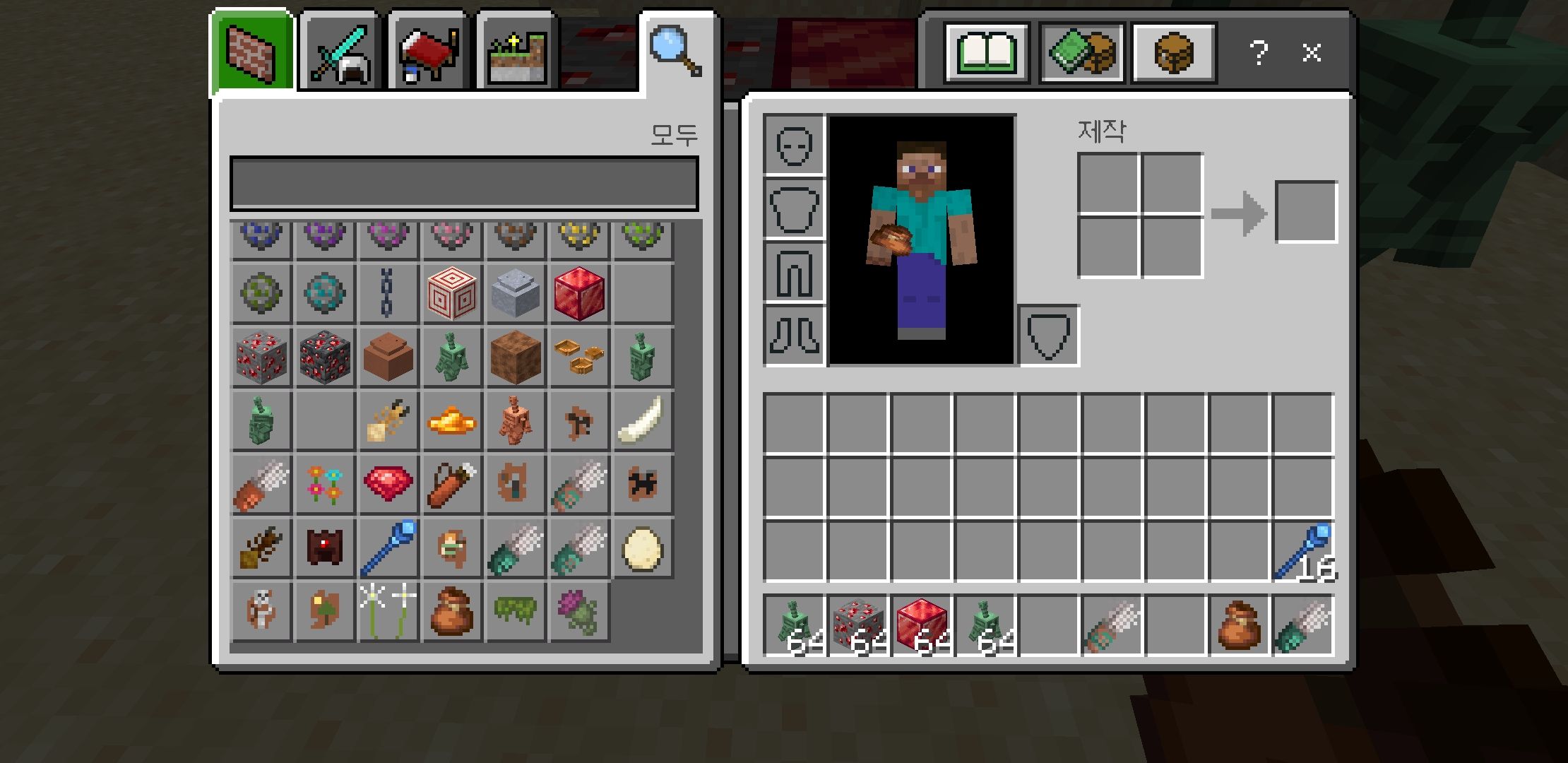Click the empty helmet armor slot

click(x=795, y=146)
